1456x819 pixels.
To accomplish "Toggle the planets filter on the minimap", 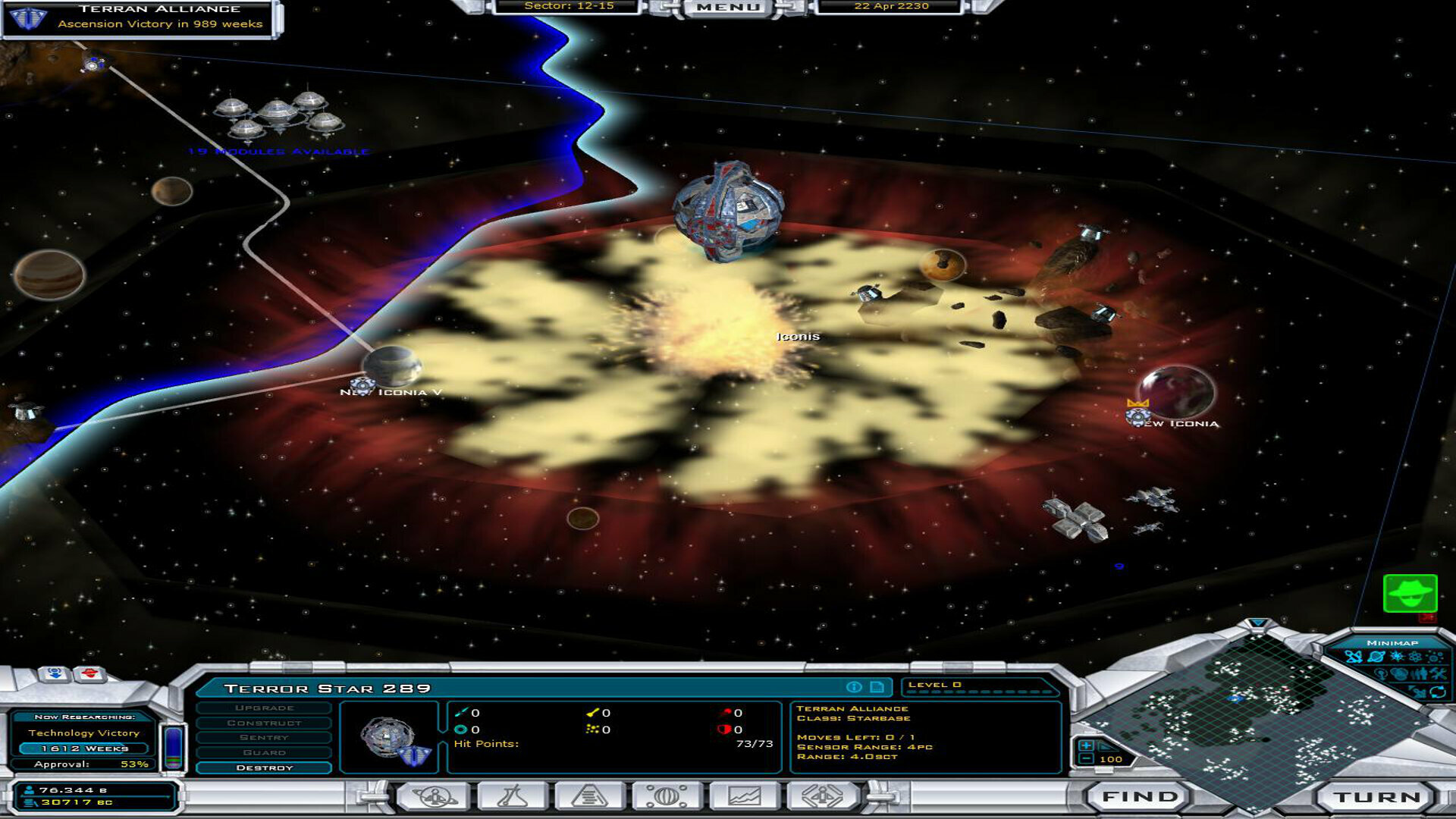I will coord(1375,657).
